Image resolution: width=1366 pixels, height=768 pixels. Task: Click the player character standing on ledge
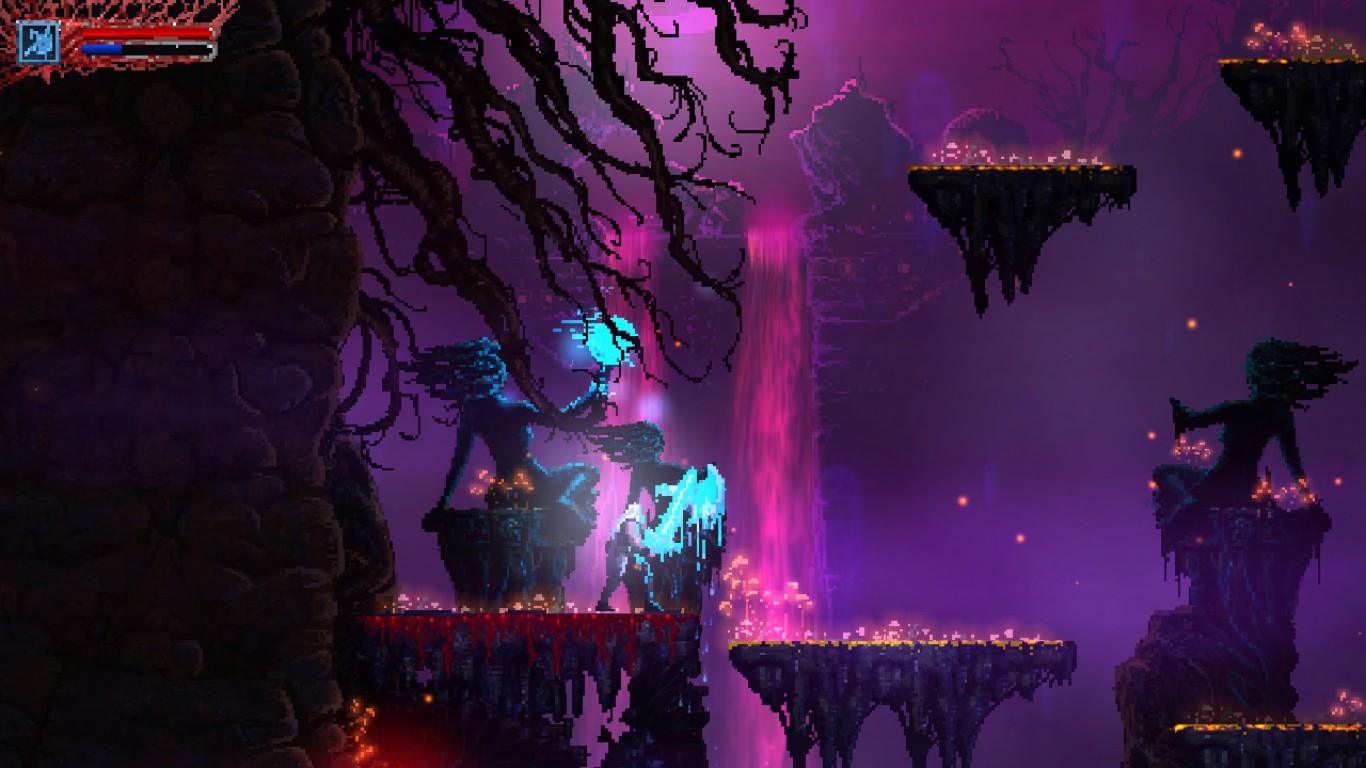coord(625,550)
